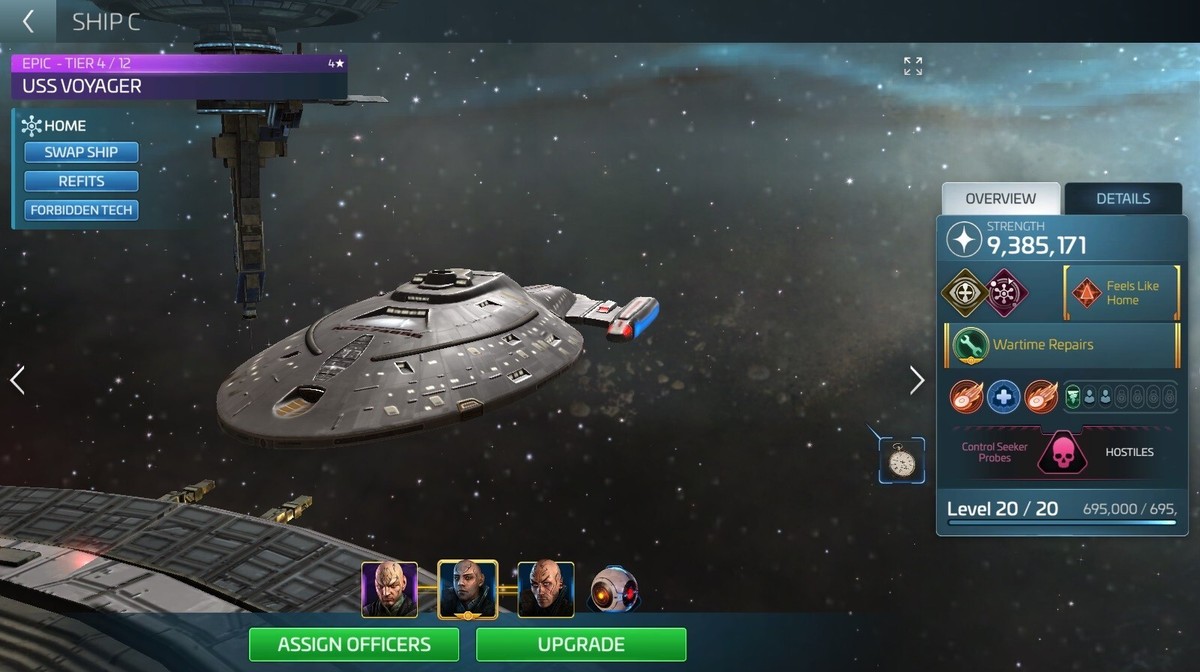Select the robot drone officer portrait
Viewport: 1200px width, 672px height.
[613, 590]
